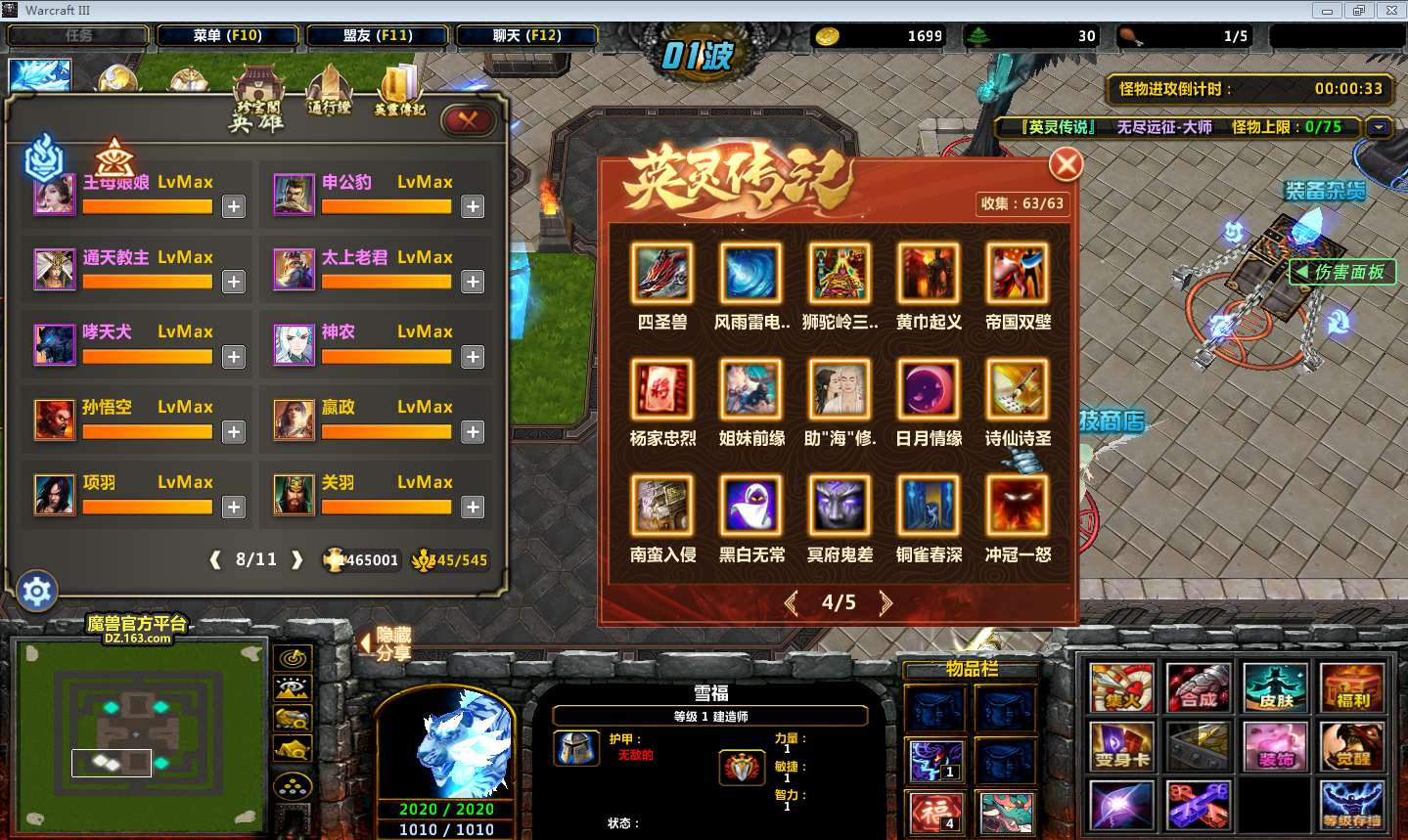Open the 合成 crafting icon
This screenshot has width=1408, height=840.
pyautogui.click(x=1199, y=687)
